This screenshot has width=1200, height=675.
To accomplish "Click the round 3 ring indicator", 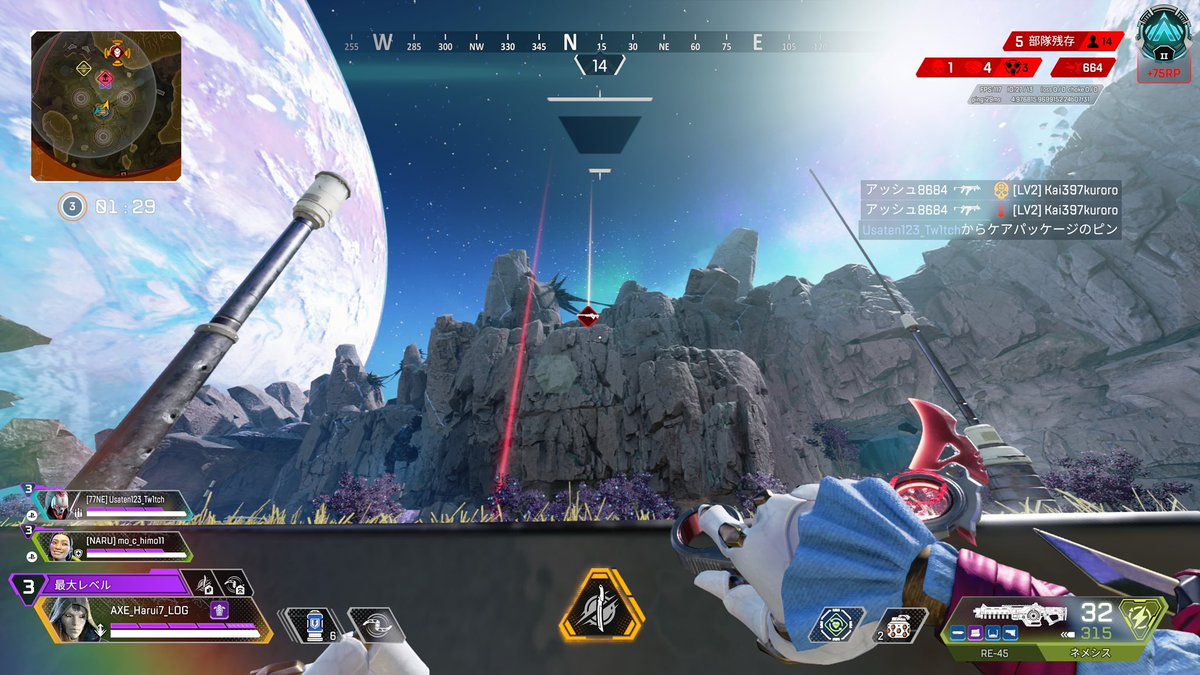I will pos(72,207).
